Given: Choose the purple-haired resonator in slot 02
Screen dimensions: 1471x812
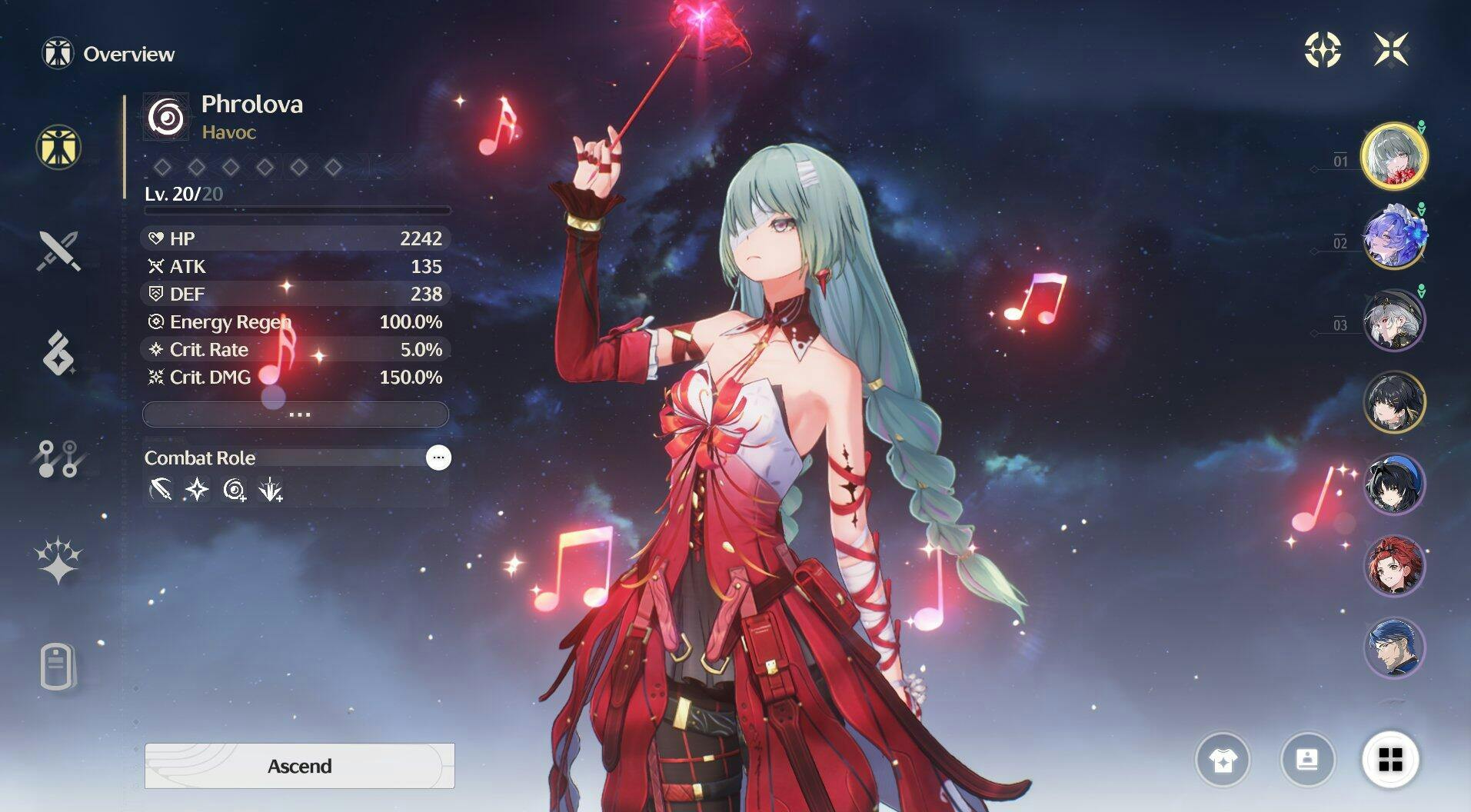Looking at the screenshot, I should coord(1394,238).
